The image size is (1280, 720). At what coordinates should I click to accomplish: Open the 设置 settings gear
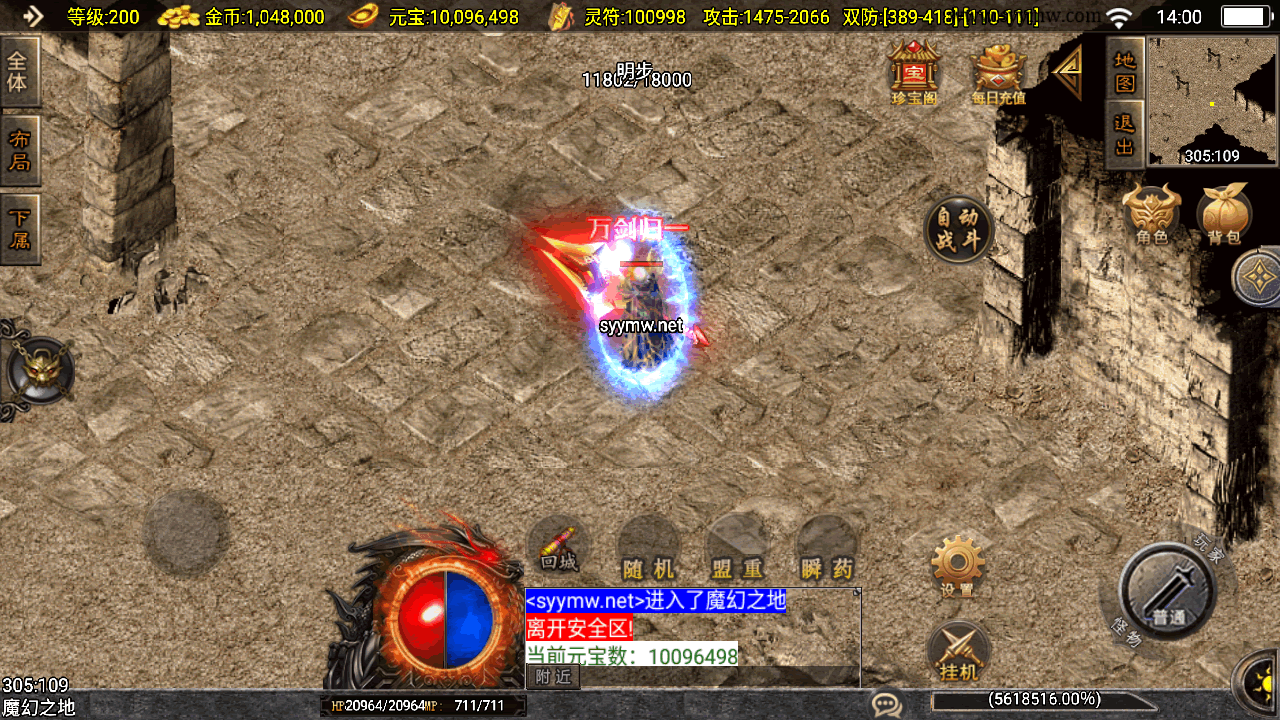tap(957, 566)
